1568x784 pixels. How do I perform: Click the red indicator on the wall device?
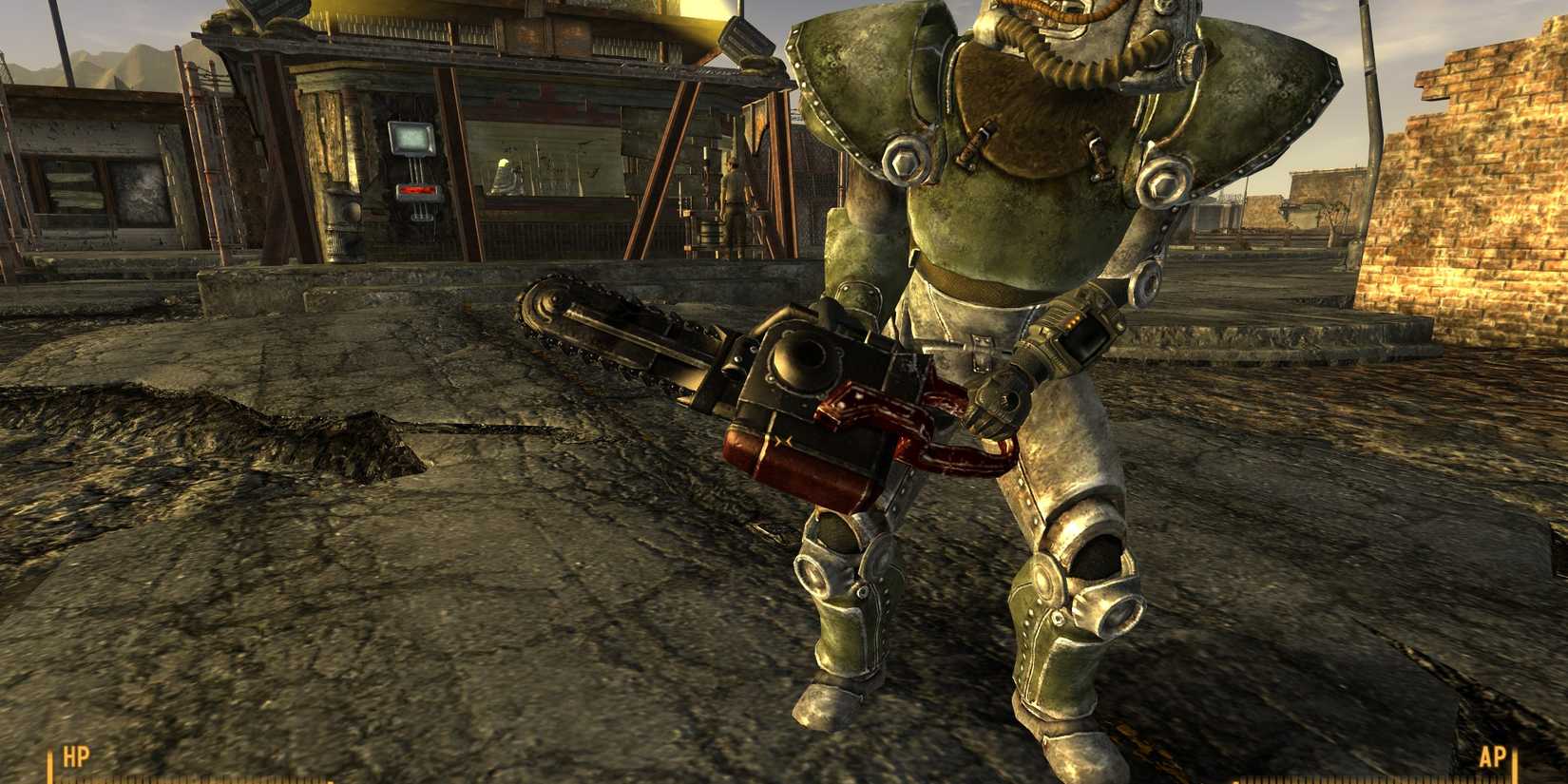coord(415,190)
